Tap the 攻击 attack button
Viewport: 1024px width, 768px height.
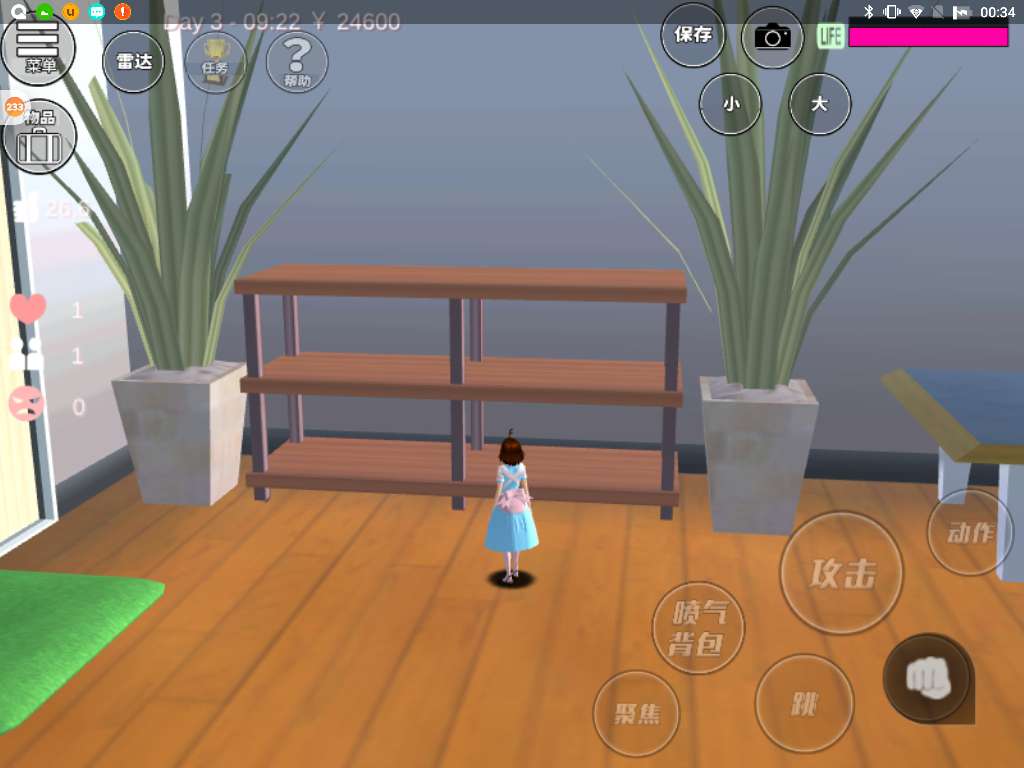(x=841, y=574)
